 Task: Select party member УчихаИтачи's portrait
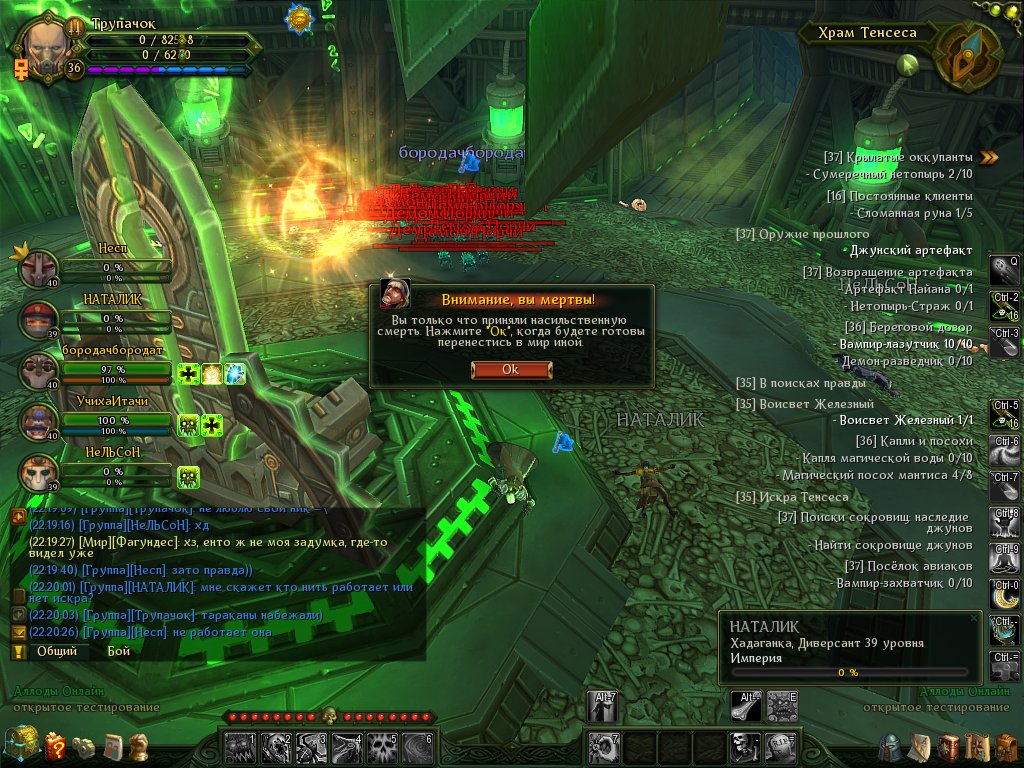pos(40,422)
